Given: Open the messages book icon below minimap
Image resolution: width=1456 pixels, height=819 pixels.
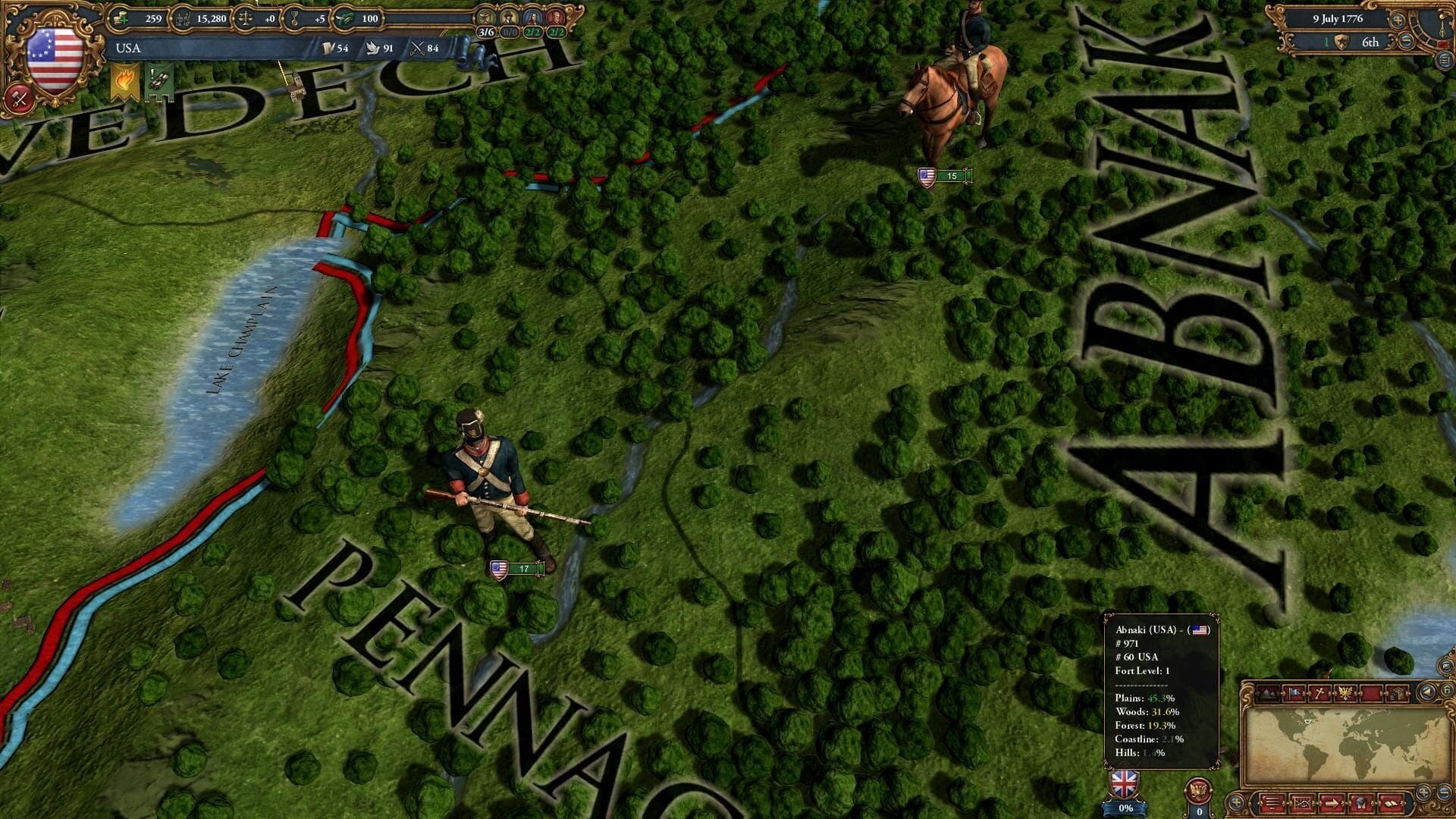Looking at the screenshot, I should coord(1389,805).
